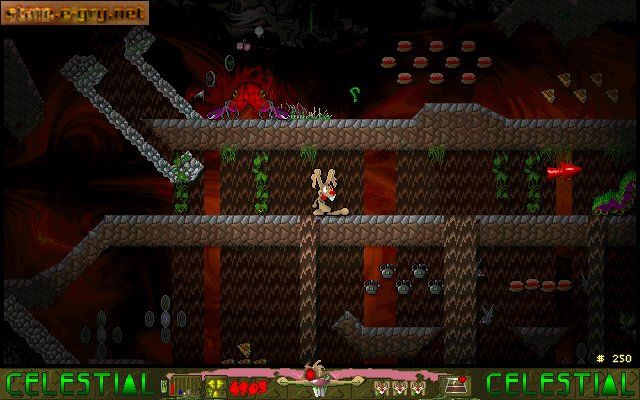Click the radioactive weapon icon
Viewport: 640px width, 400px height.
click(x=216, y=384)
